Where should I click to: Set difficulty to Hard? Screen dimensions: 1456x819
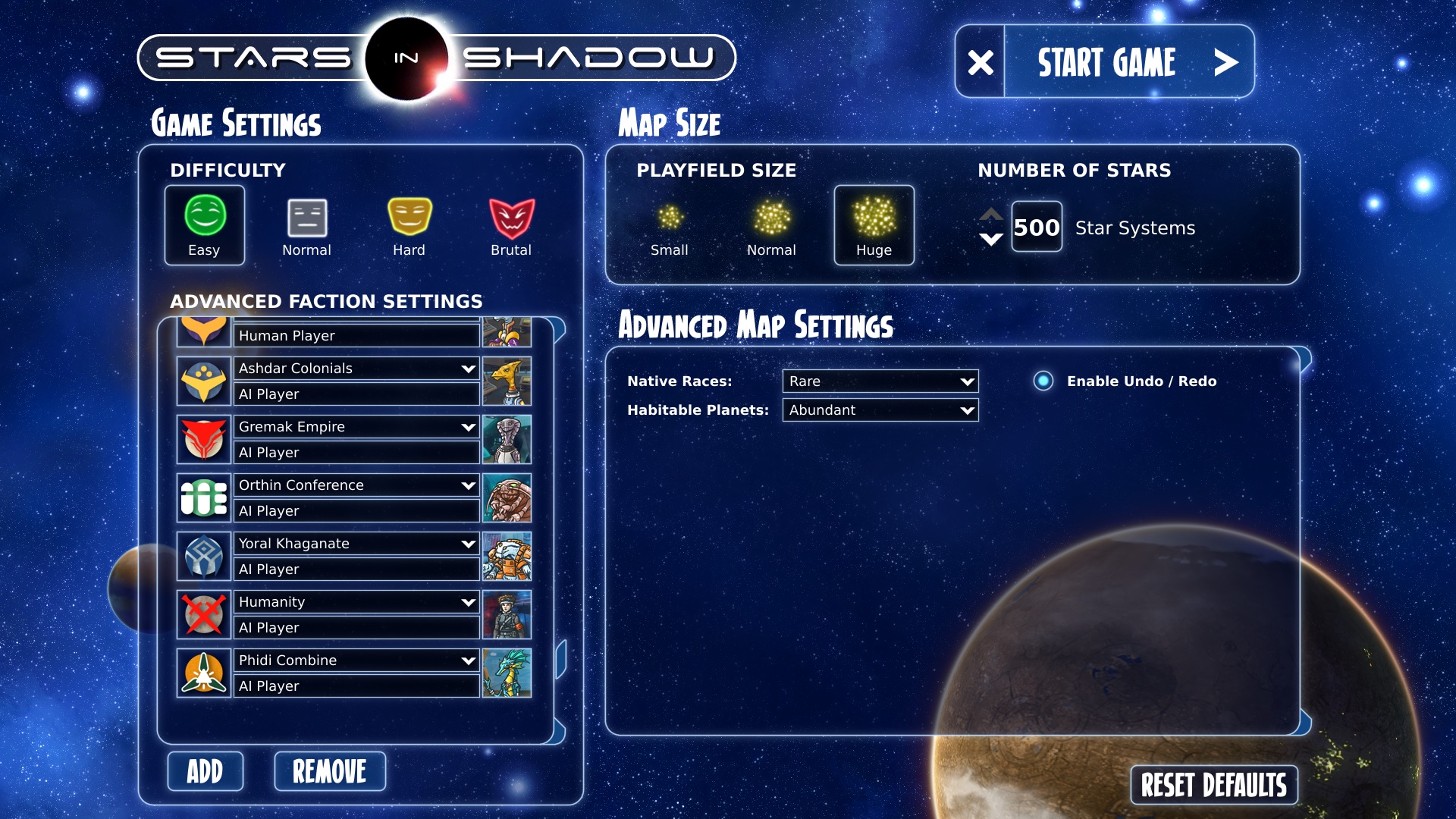point(409,225)
